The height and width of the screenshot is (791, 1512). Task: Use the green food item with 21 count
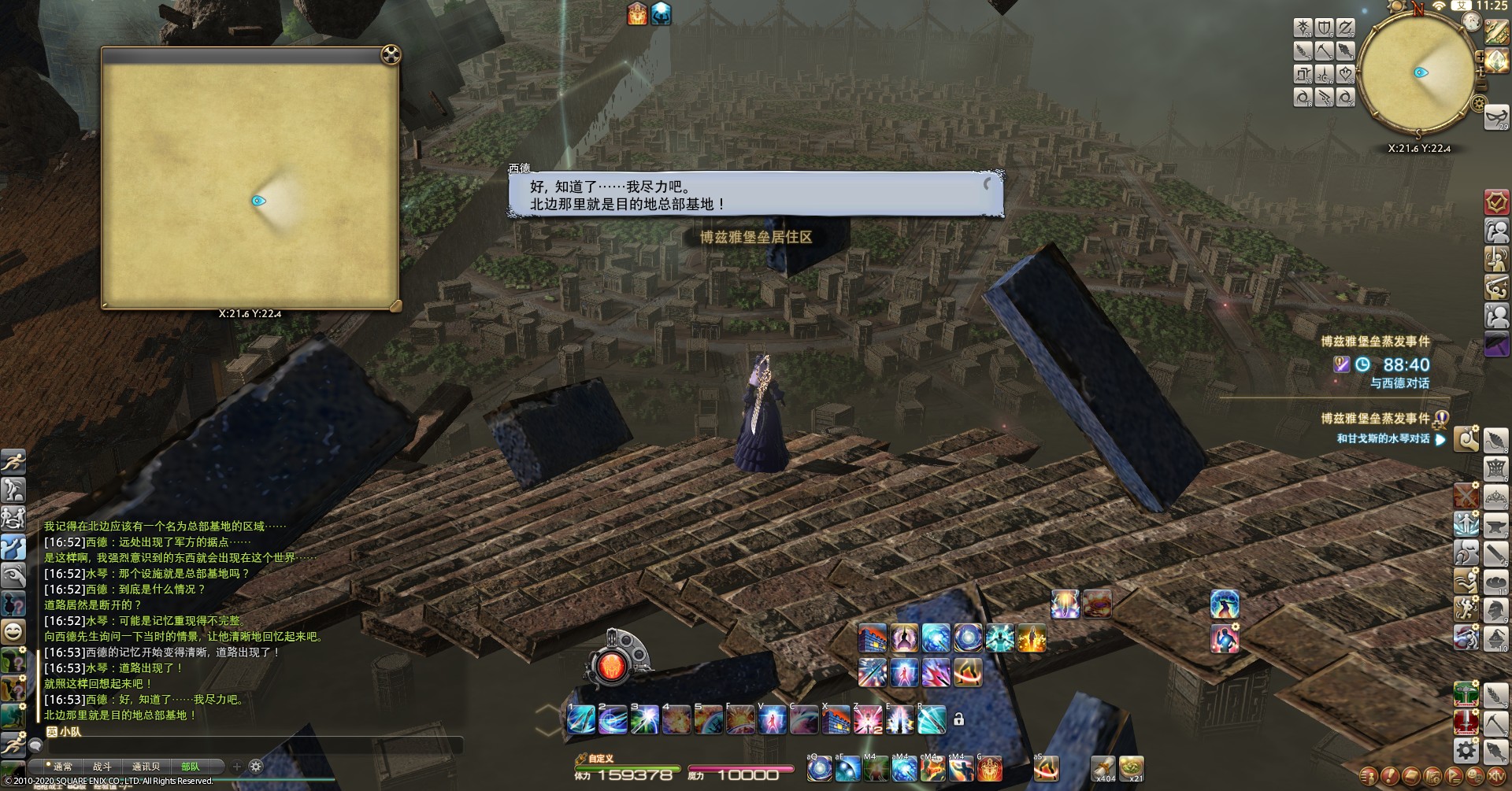click(x=1132, y=767)
